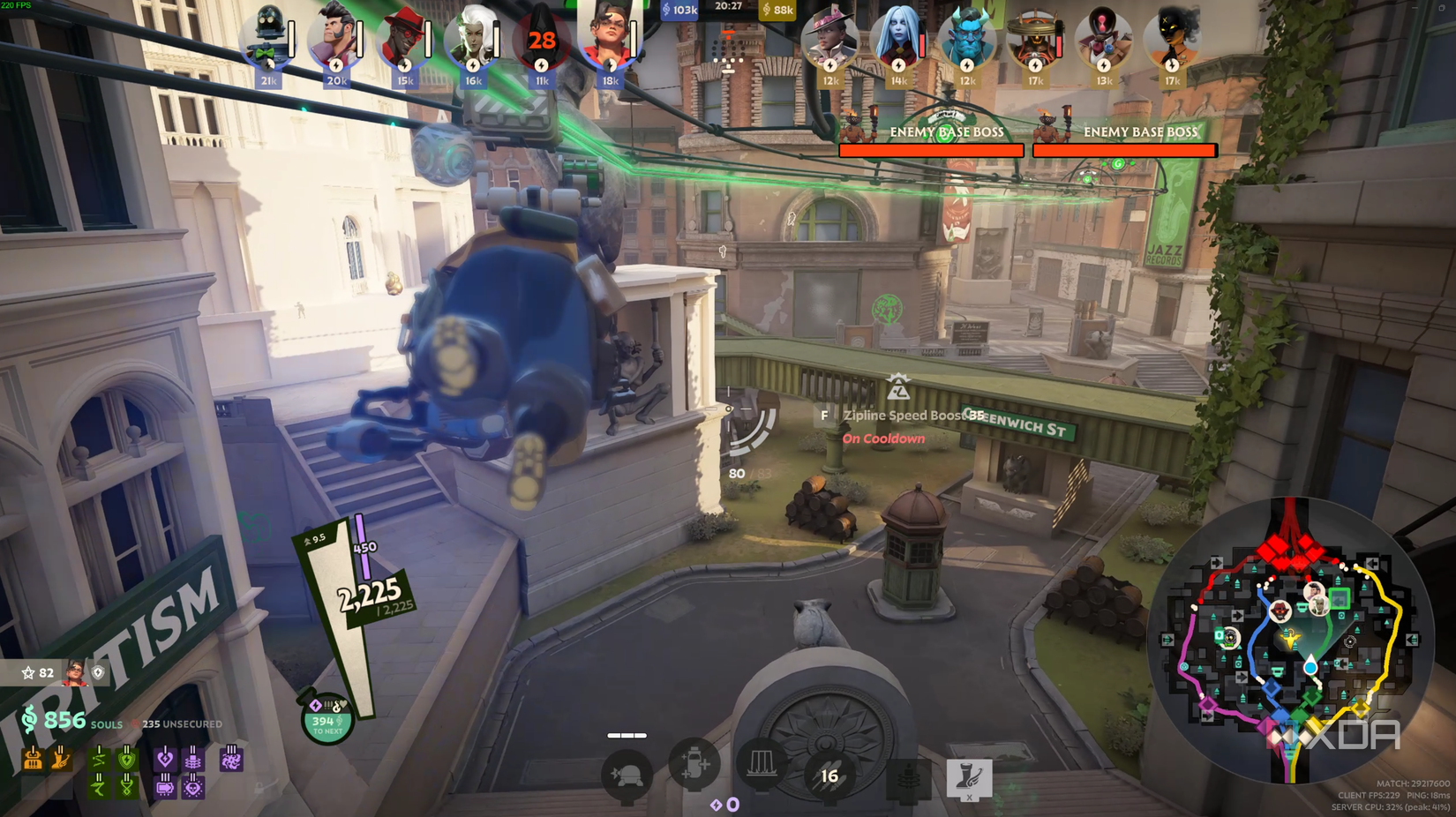Viewport: 1456px width, 817px height.
Task: Click the purple skull spirit item icon
Action: pyautogui.click(x=193, y=787)
